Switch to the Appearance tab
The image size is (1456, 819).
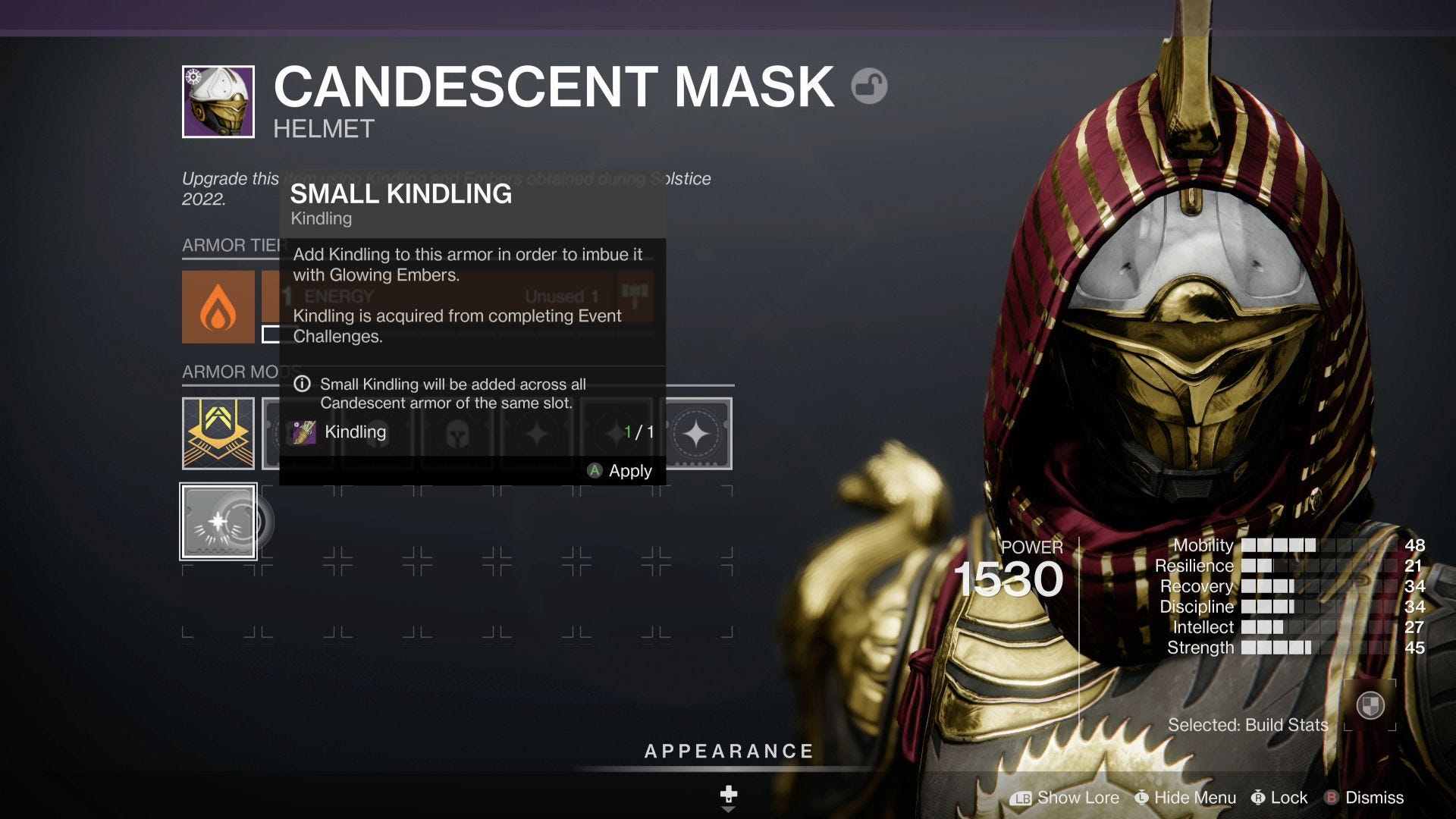(x=728, y=752)
